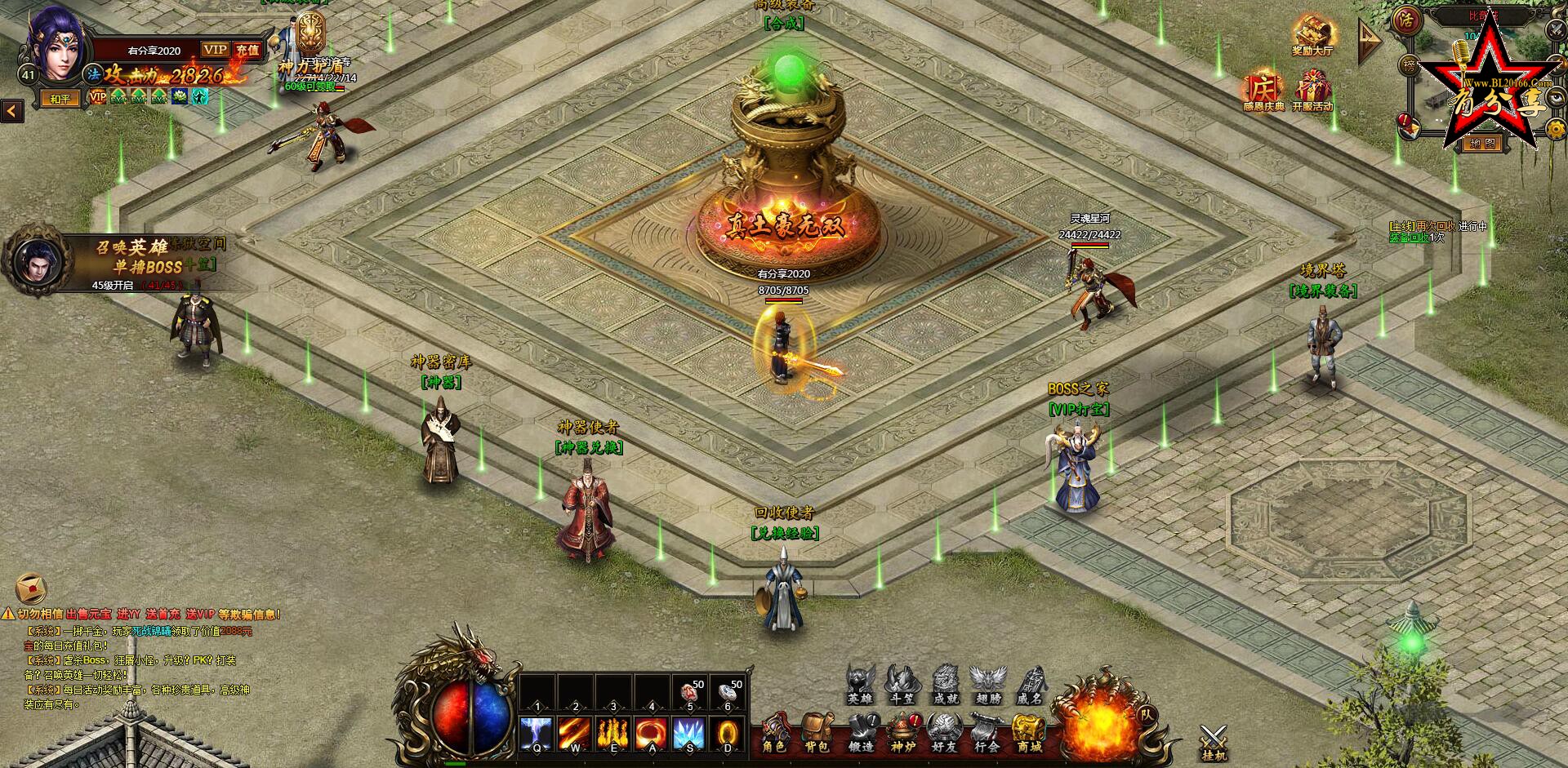Open the 奖励大厅 reward hall
This screenshot has width=1568, height=768.
(1312, 37)
